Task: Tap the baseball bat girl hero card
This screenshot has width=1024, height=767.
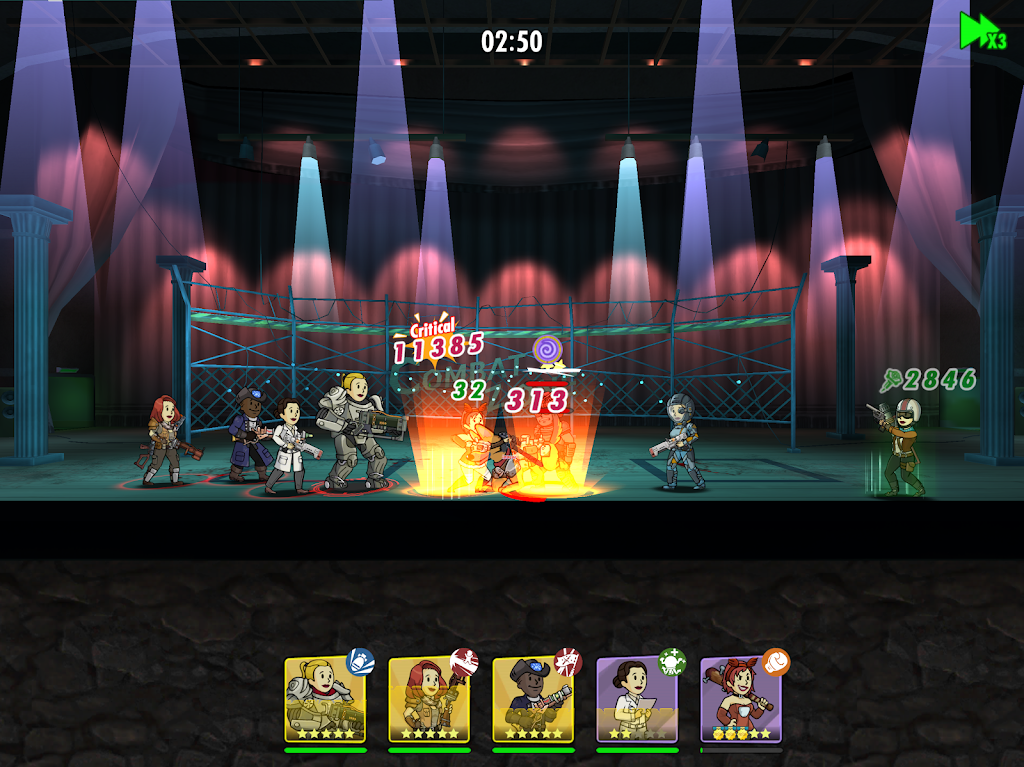Action: [x=741, y=699]
